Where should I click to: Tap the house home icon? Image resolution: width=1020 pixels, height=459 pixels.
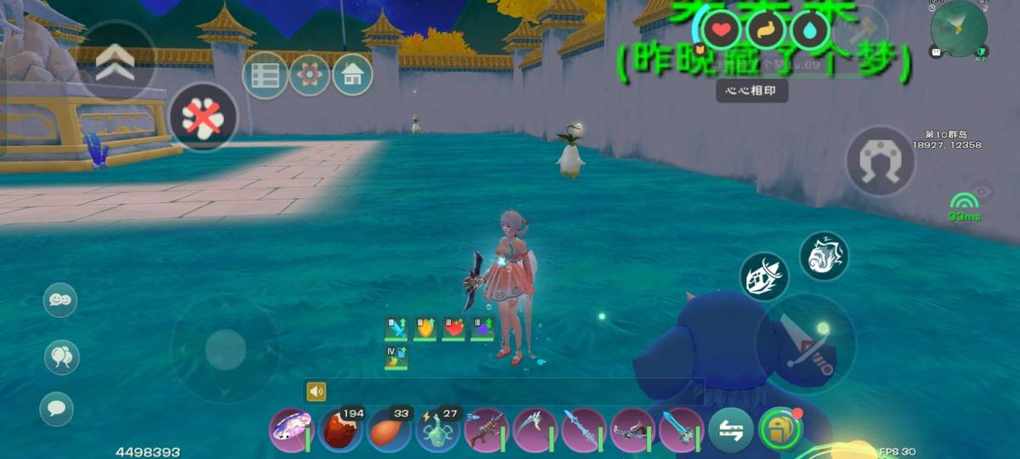pos(352,75)
